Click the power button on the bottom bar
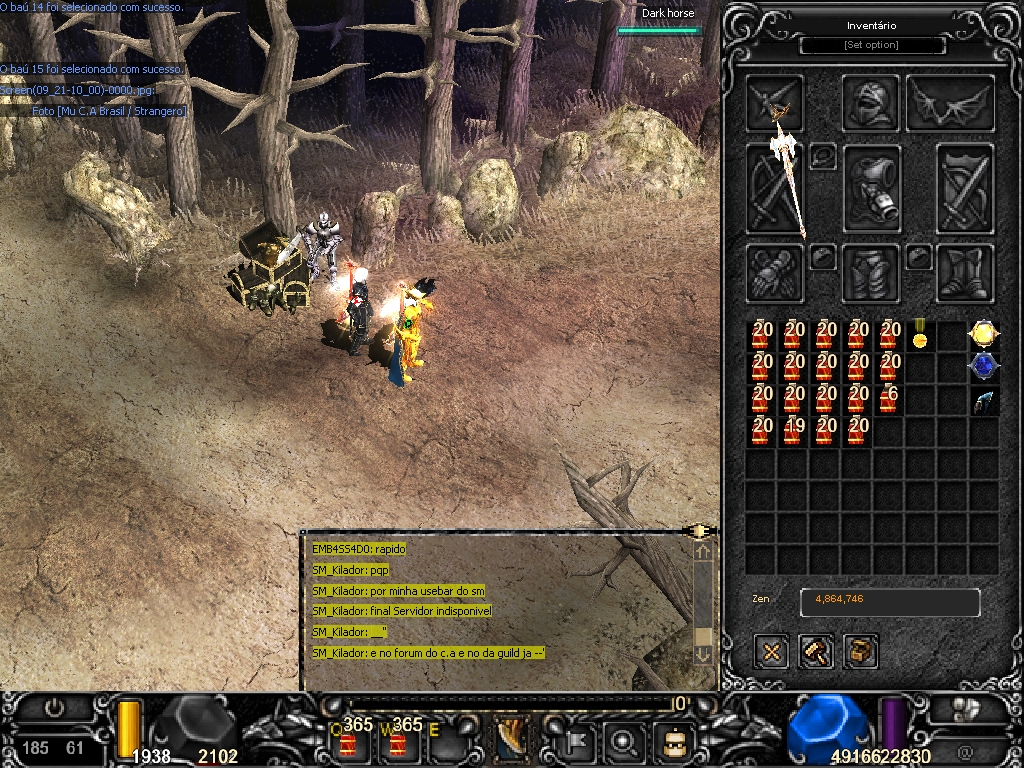Image resolution: width=1024 pixels, height=768 pixels. (54, 708)
